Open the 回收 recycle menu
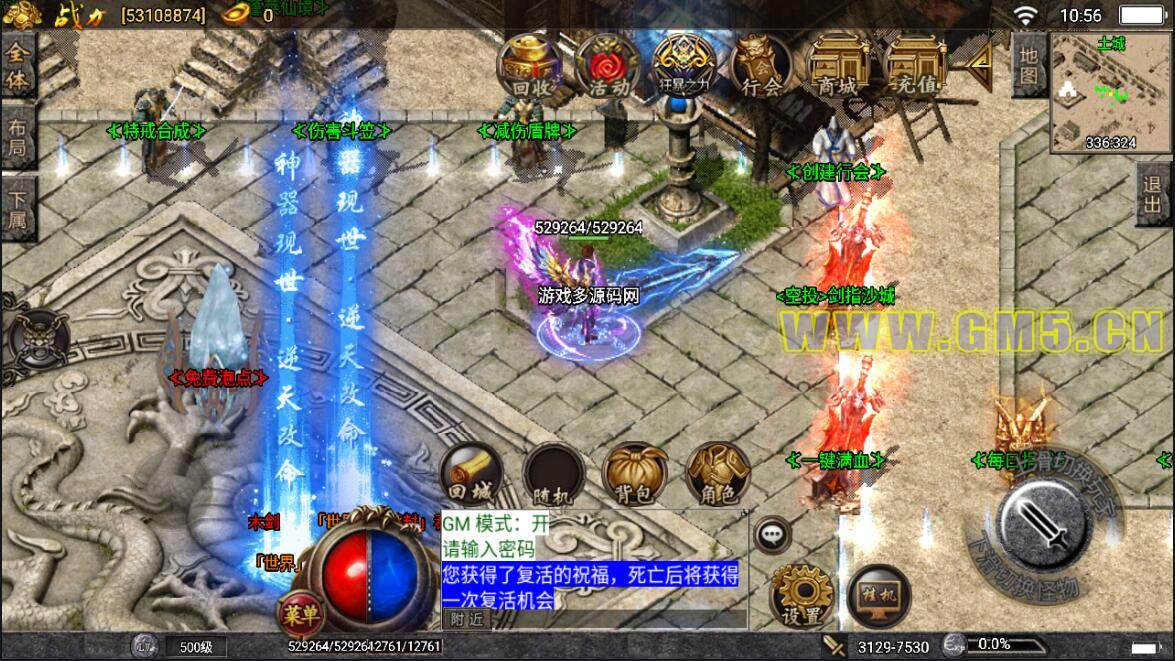 (x=532, y=66)
